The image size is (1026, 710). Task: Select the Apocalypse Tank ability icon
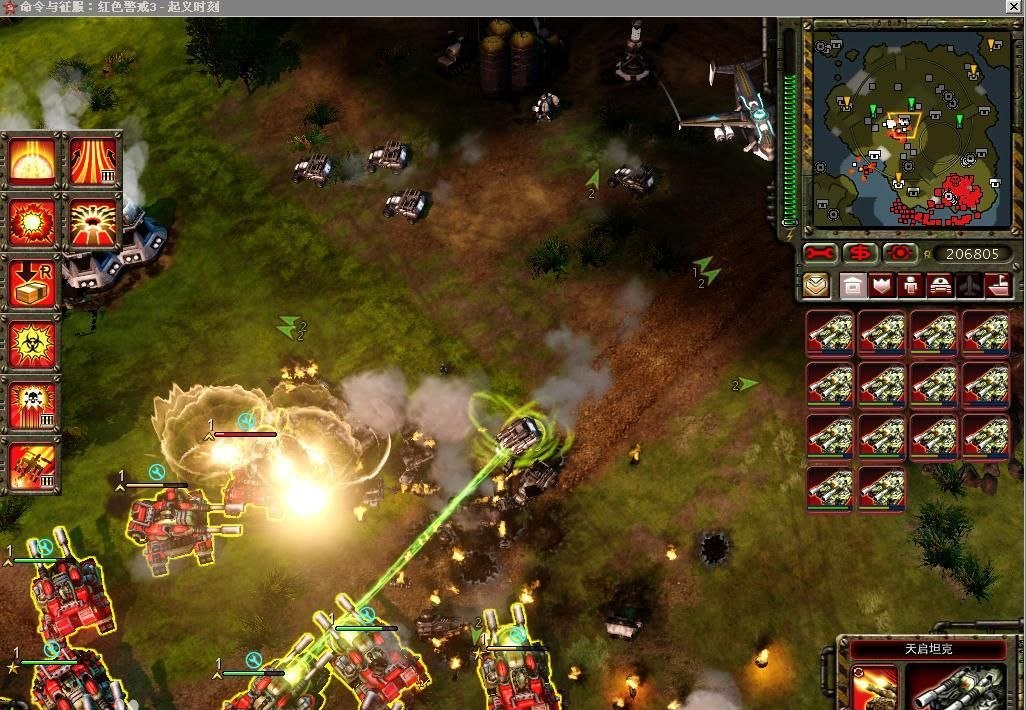(873, 687)
